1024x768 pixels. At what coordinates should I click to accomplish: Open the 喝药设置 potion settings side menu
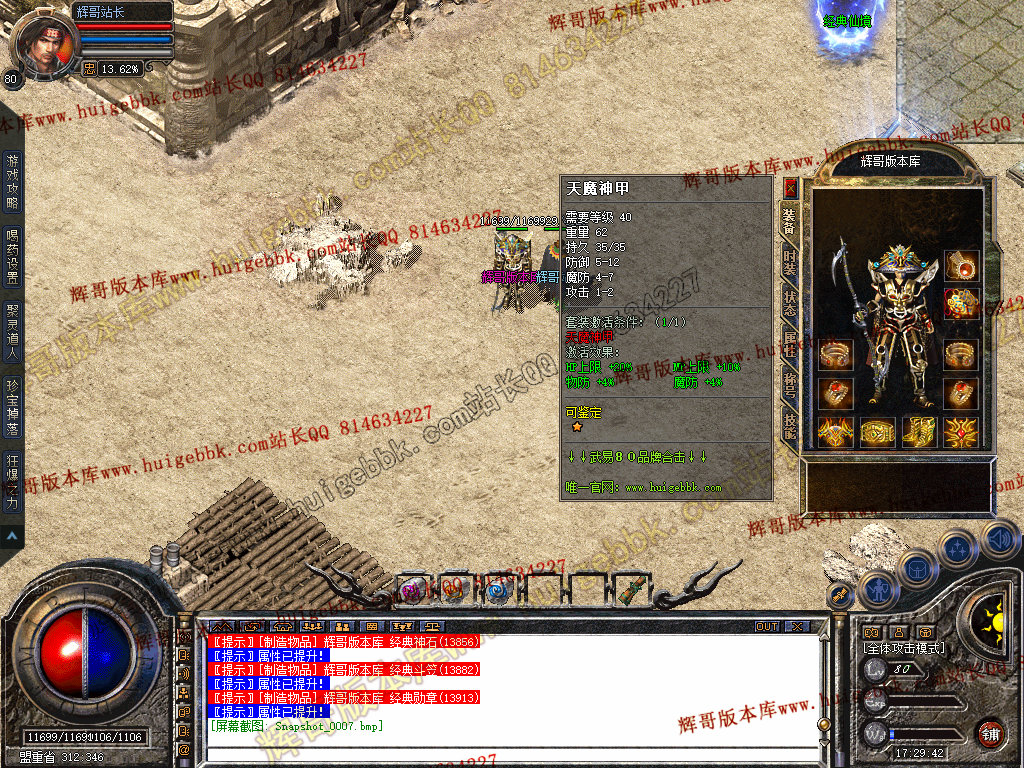point(12,256)
